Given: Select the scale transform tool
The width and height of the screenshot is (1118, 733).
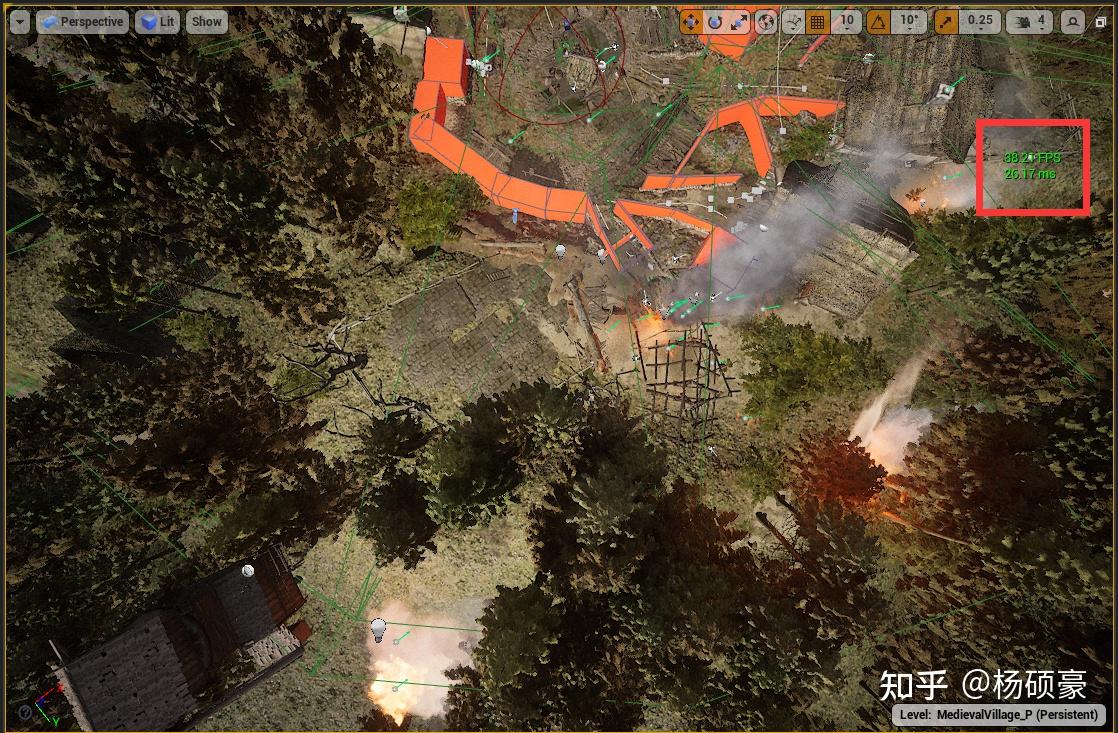Looking at the screenshot, I should [x=740, y=22].
